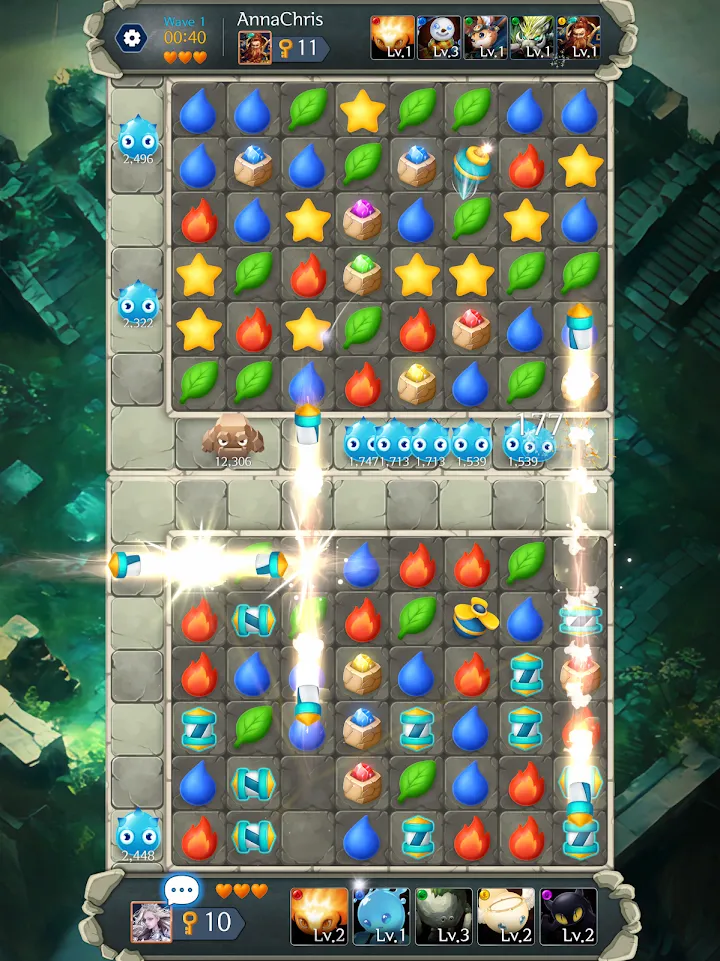720x961 pixels.
Task: Select the purple gem crate tile
Action: click(362, 219)
